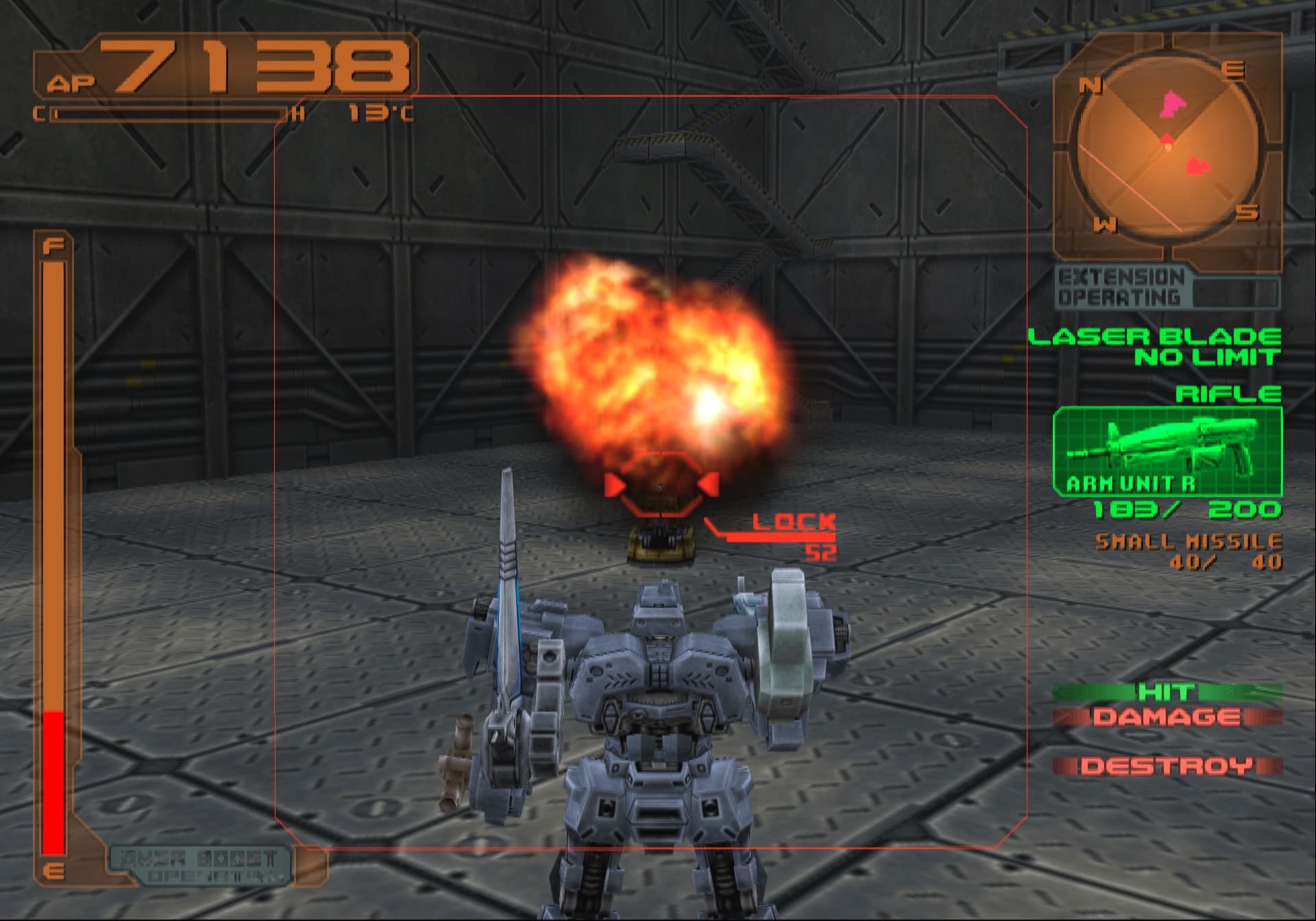Click the vertical energy bar gauge

coord(55,548)
